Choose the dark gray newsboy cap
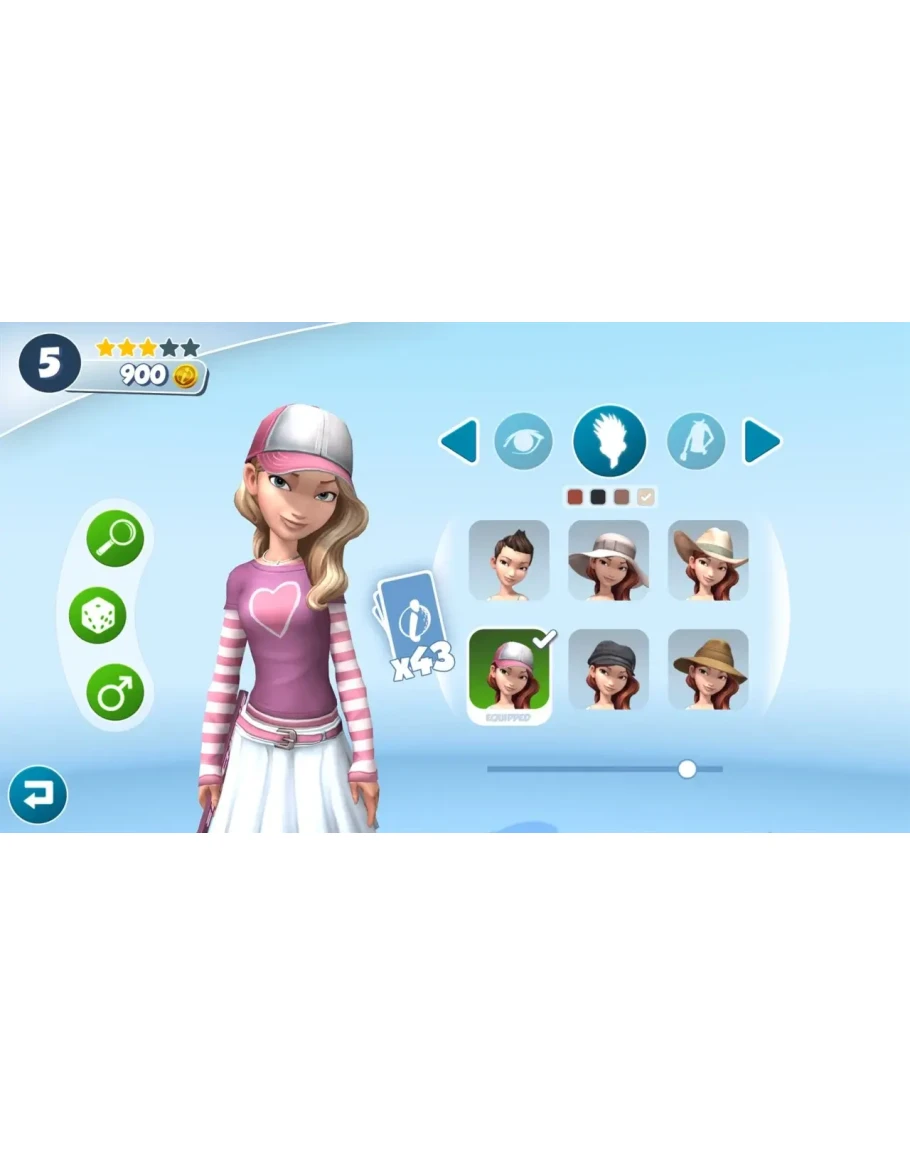The width and height of the screenshot is (910, 1155). coord(608,669)
